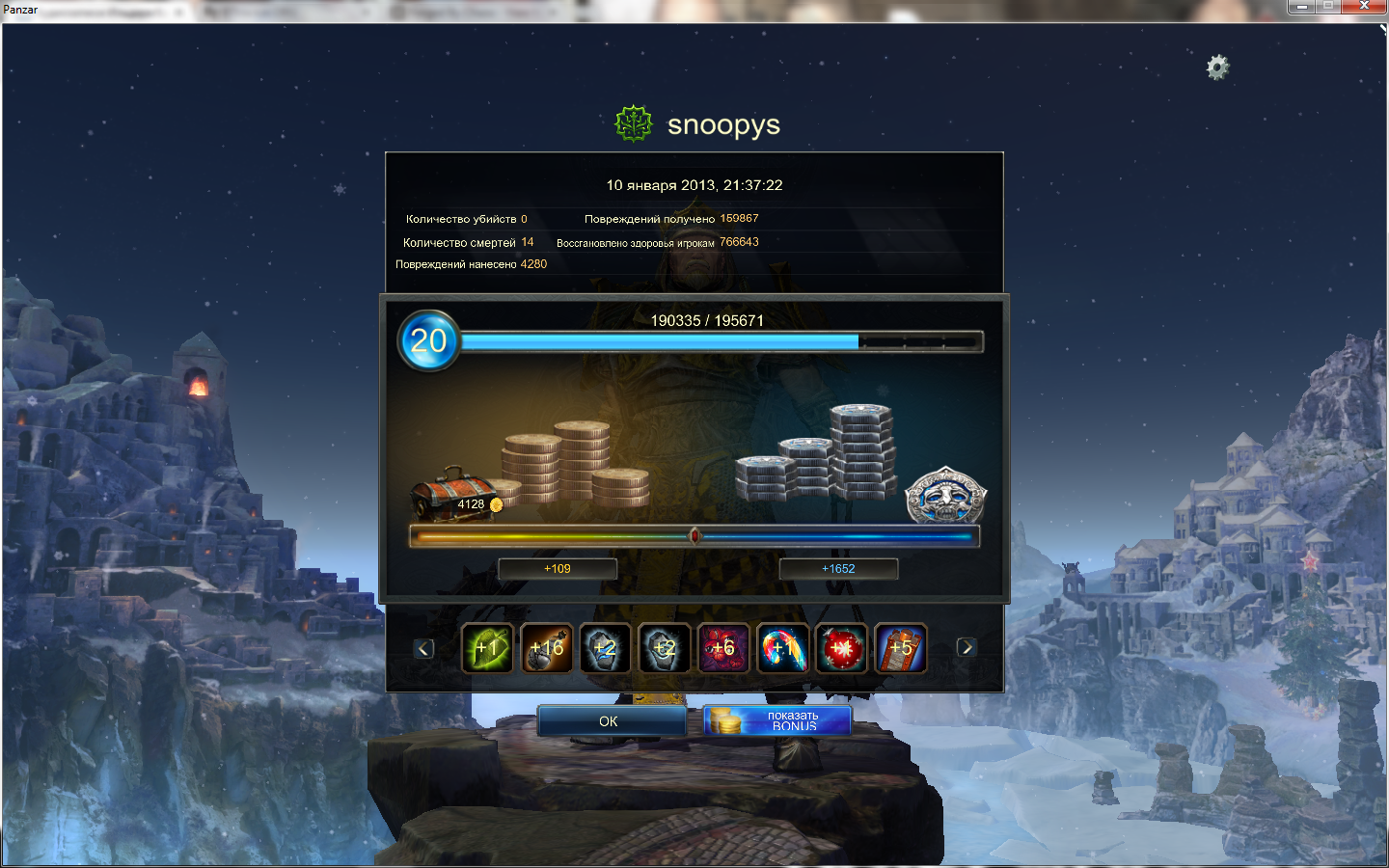Click the show BONUS button
Screen dimensions: 1389x868
[777, 720]
